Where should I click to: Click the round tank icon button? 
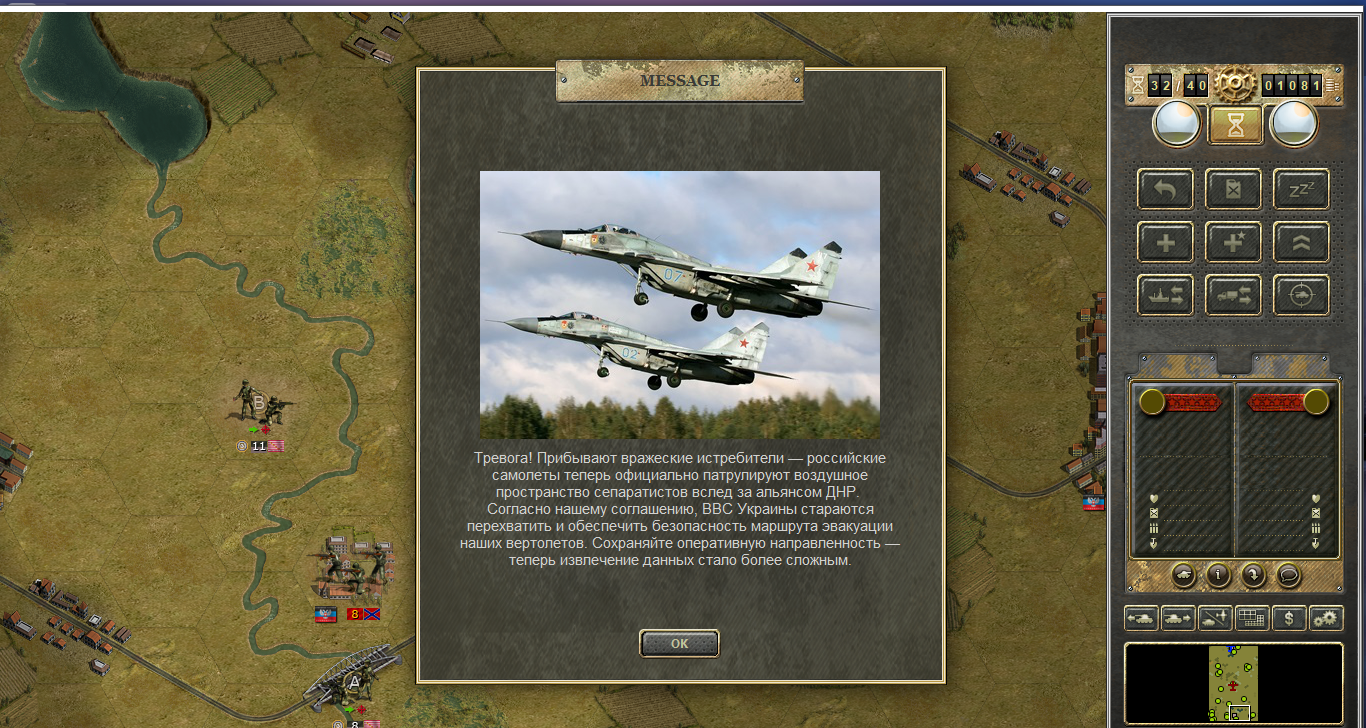click(x=1182, y=575)
